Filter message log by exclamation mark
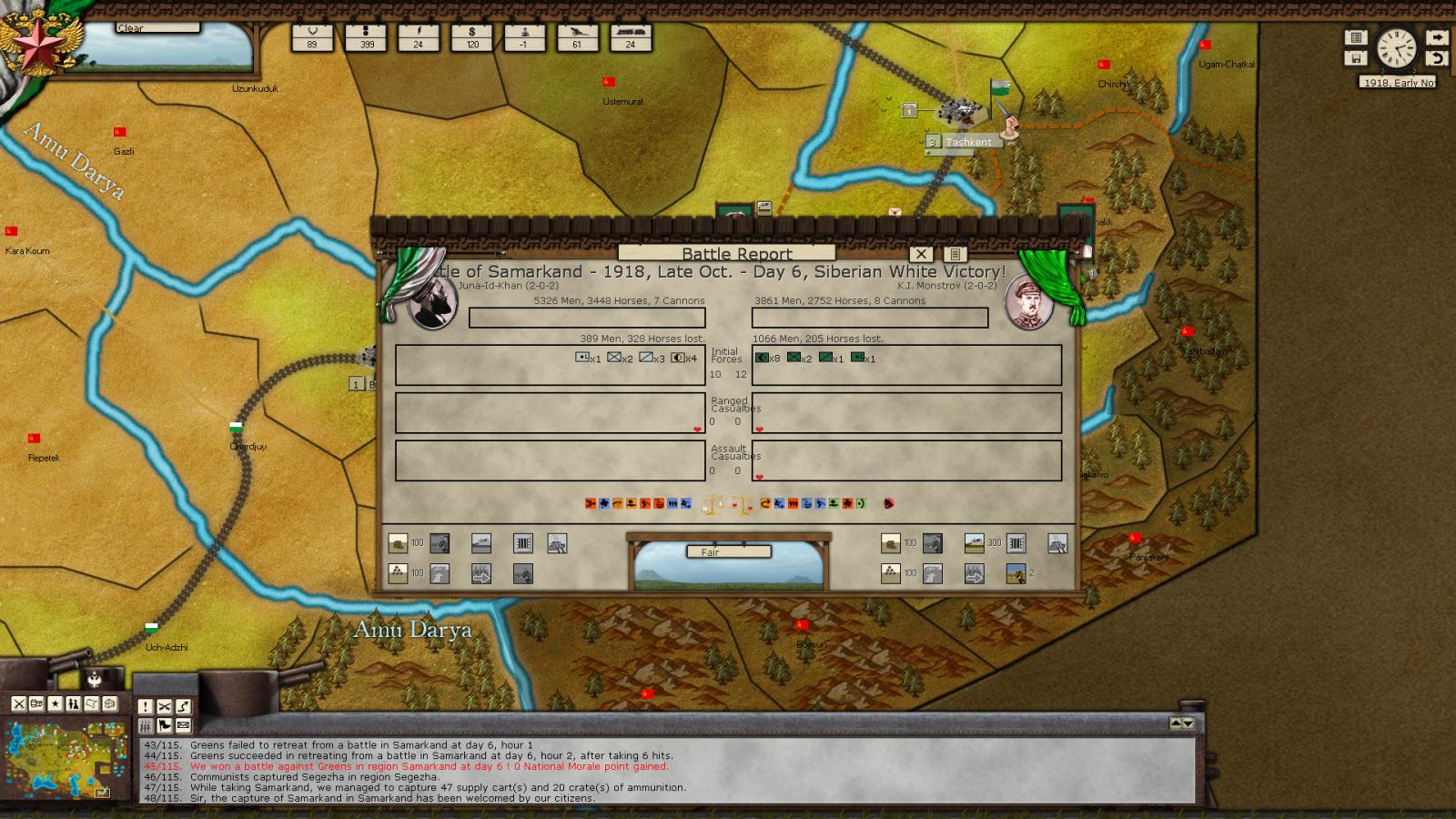 (x=145, y=706)
